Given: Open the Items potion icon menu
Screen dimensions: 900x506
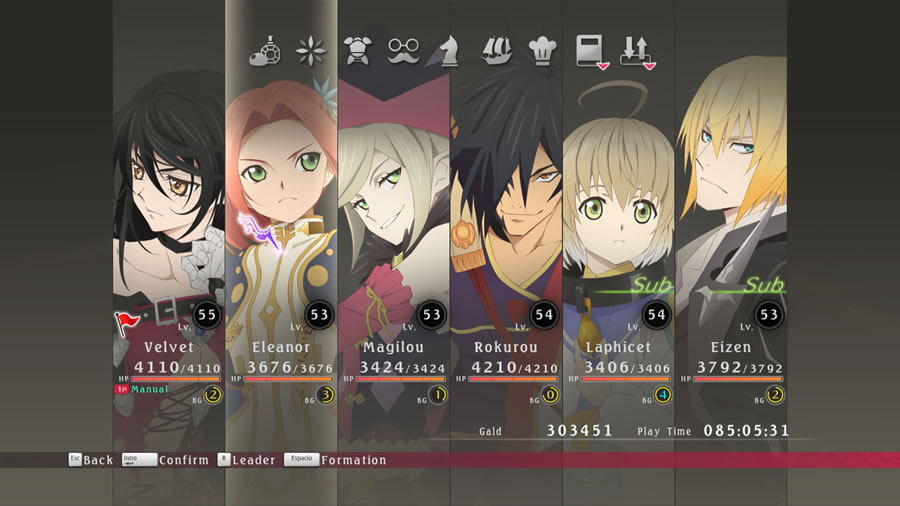Looking at the screenshot, I should coord(266,49).
